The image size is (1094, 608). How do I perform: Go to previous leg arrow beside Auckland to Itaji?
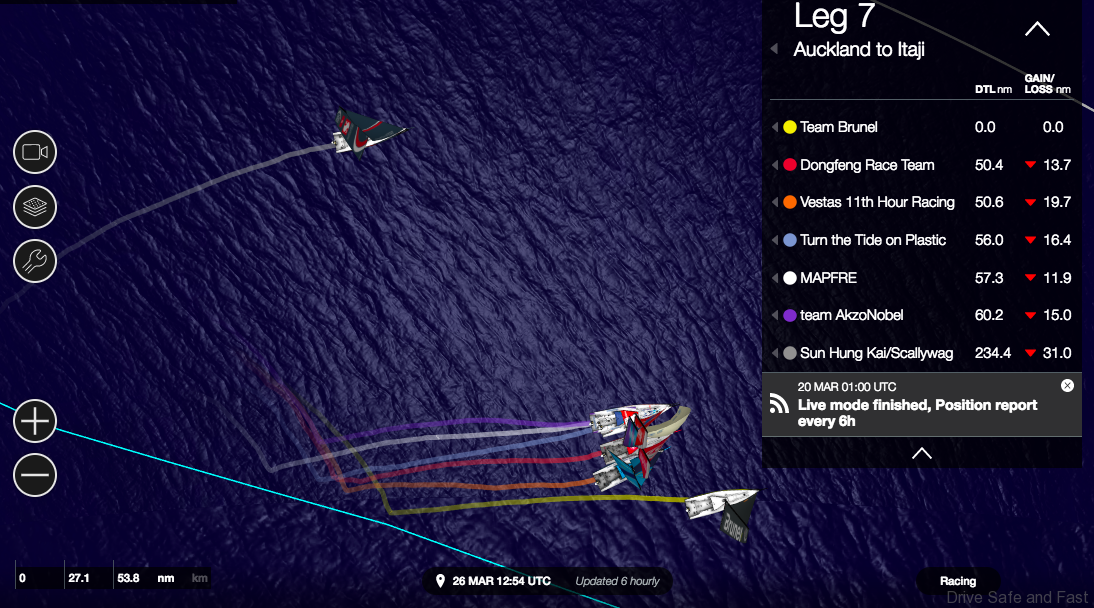tap(774, 49)
